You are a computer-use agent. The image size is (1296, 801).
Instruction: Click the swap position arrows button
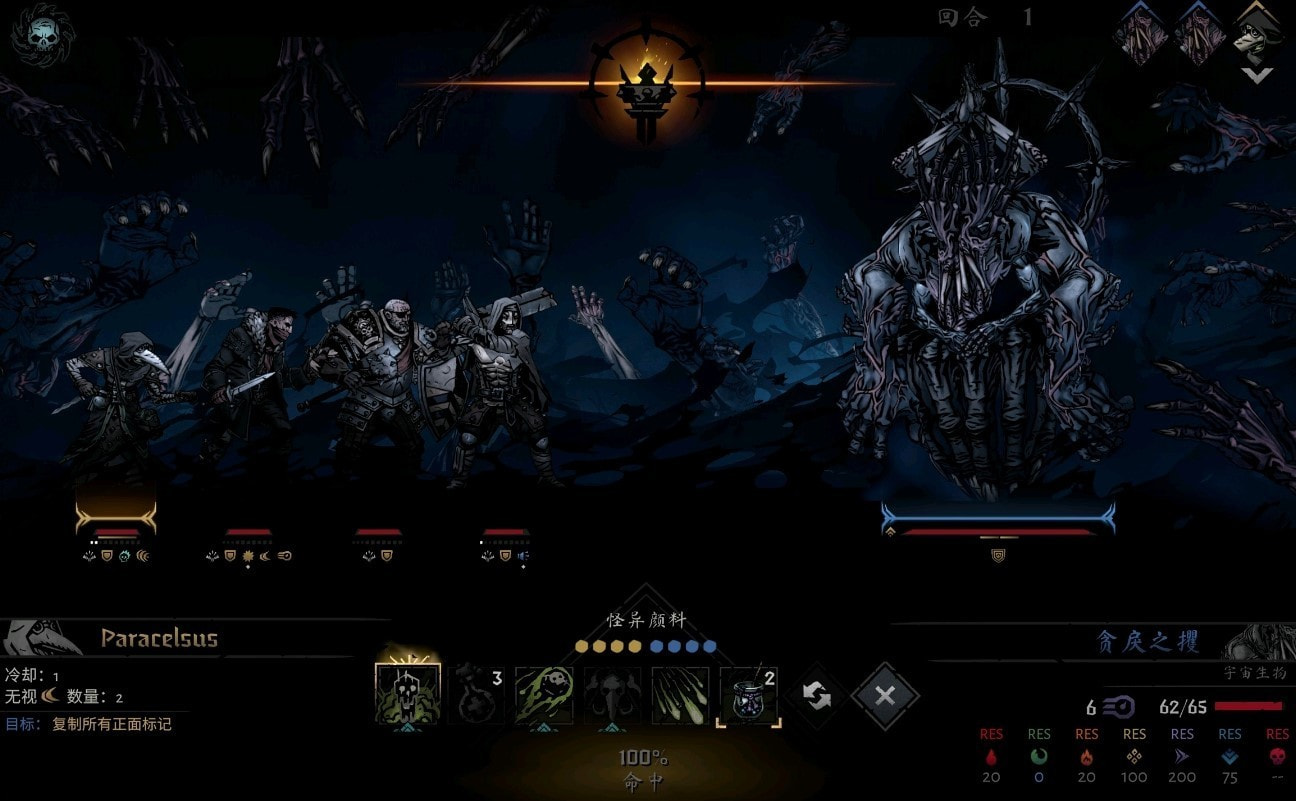817,696
